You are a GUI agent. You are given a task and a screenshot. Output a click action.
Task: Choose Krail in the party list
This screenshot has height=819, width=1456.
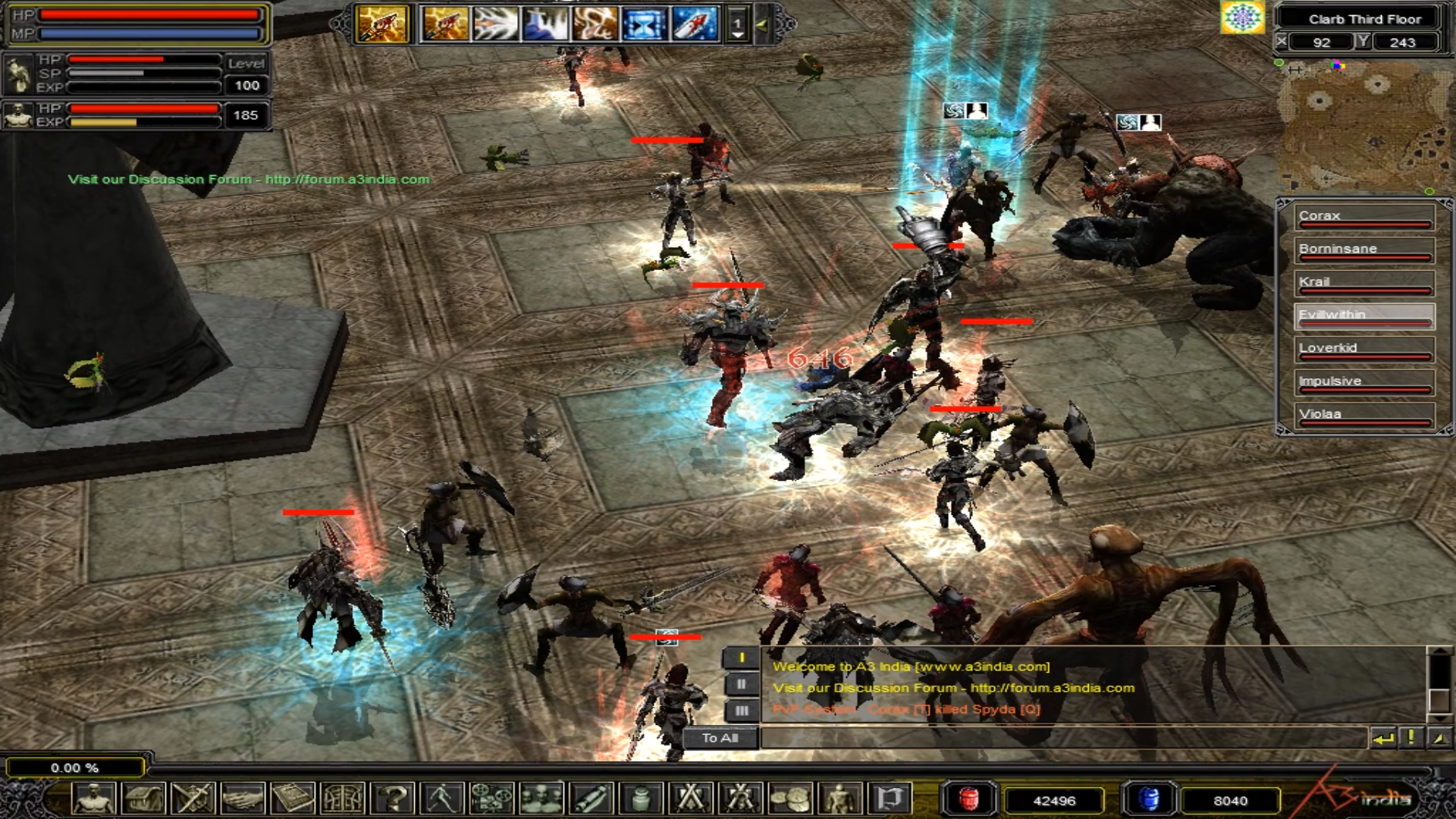click(1363, 283)
